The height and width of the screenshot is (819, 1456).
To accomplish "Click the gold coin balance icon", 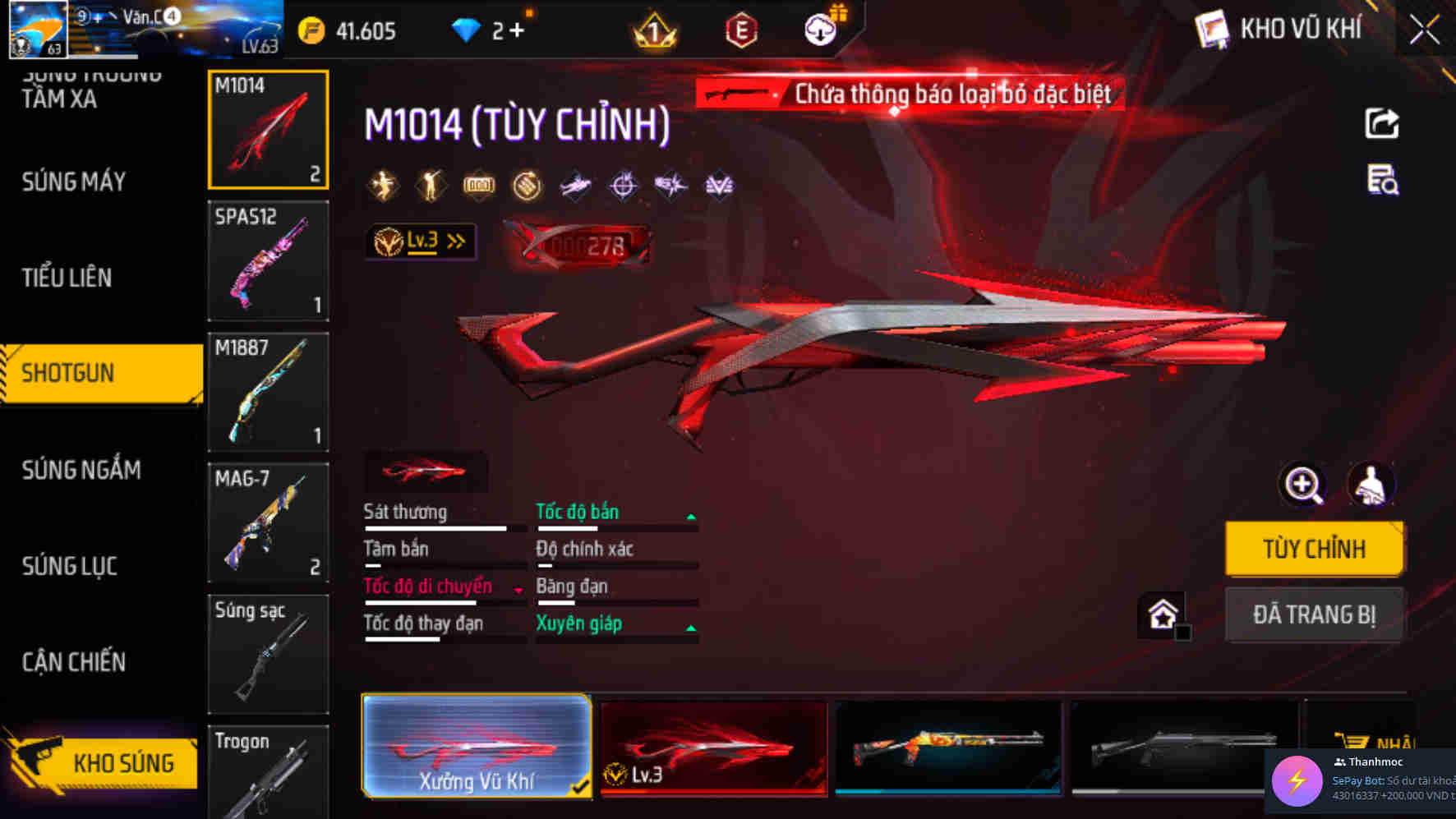I will pyautogui.click(x=311, y=30).
